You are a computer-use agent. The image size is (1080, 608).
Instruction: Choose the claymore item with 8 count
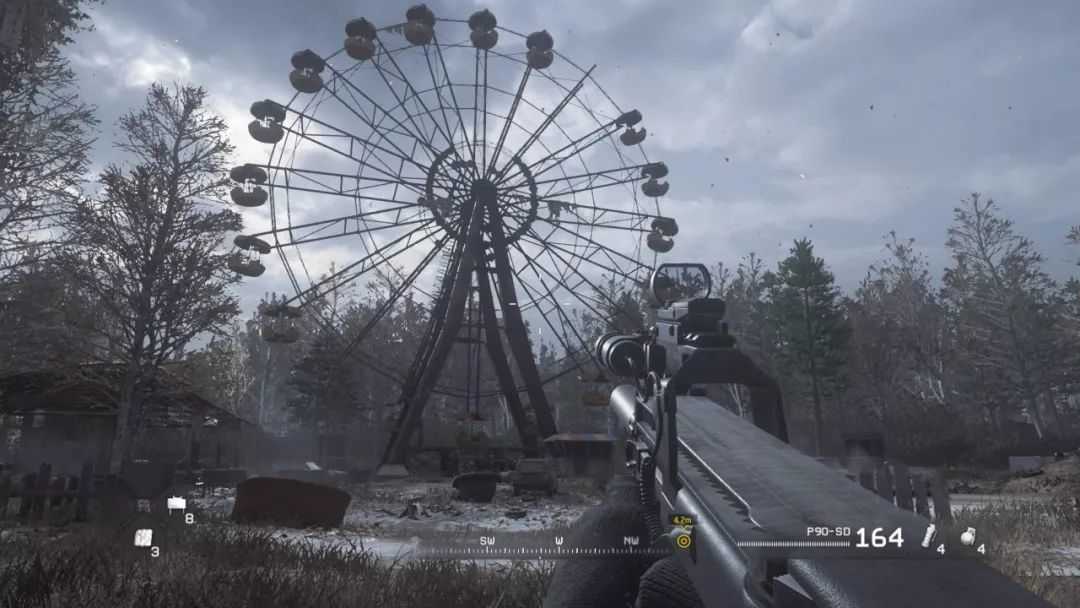[x=177, y=504]
